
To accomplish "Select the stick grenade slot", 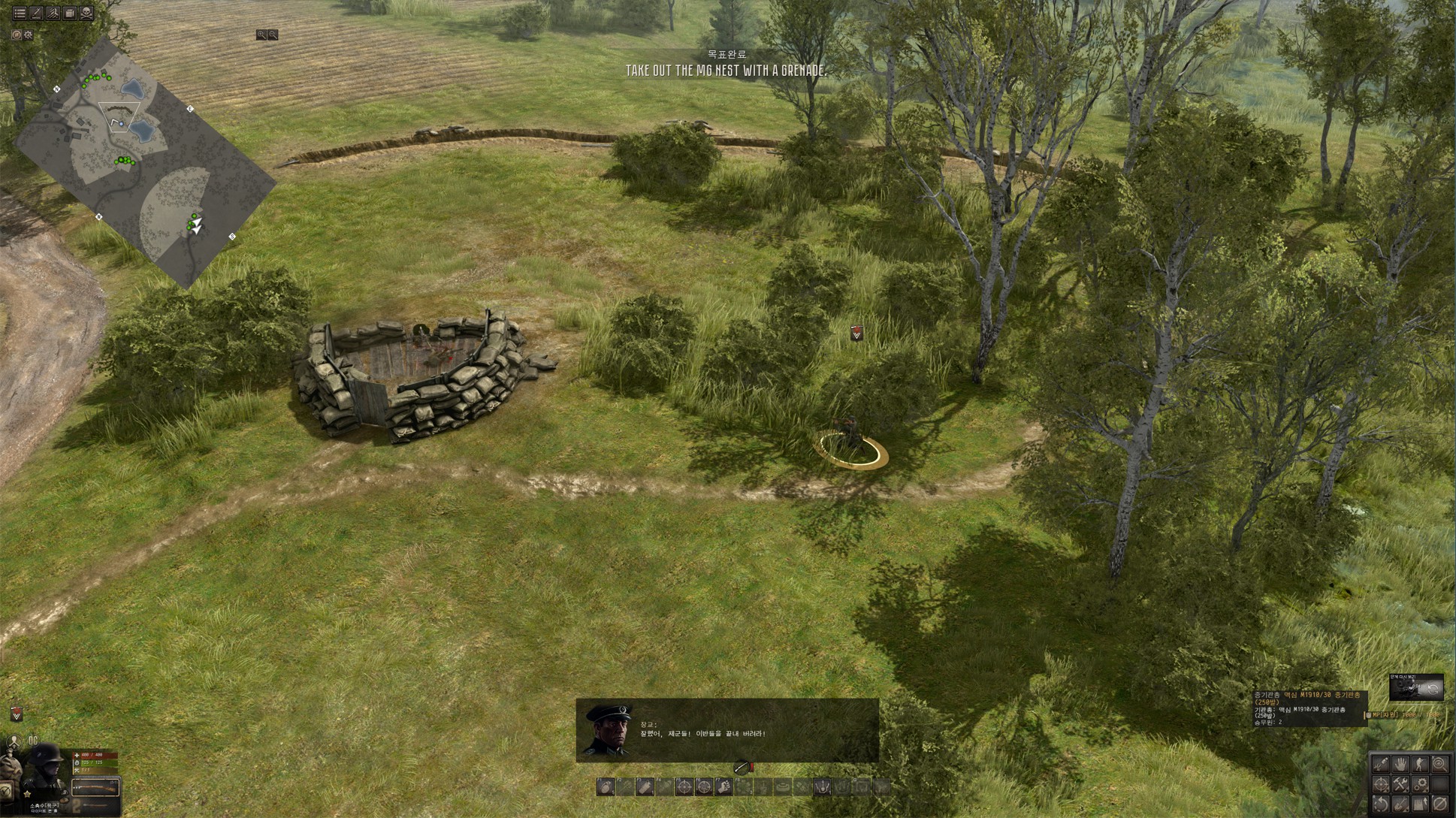I will pos(645,787).
